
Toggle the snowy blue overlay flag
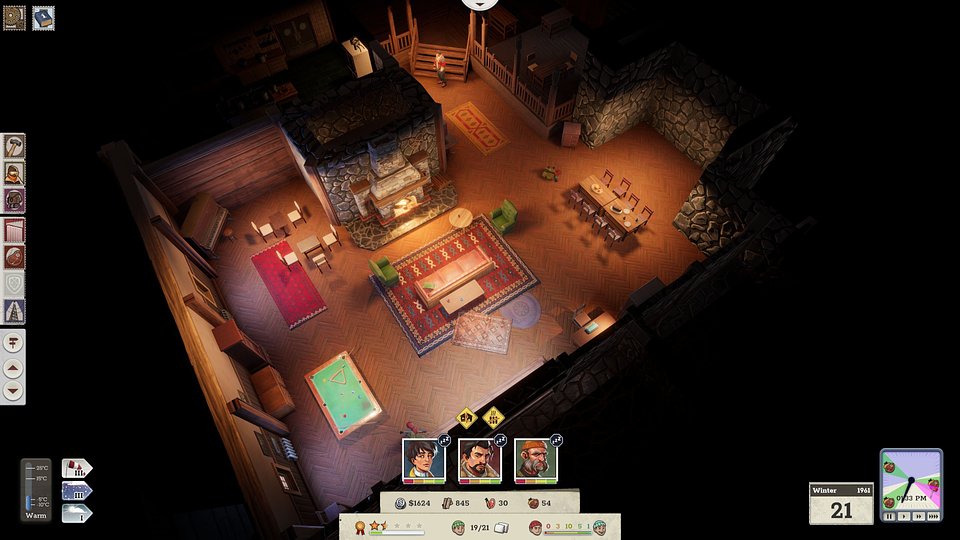(x=76, y=490)
